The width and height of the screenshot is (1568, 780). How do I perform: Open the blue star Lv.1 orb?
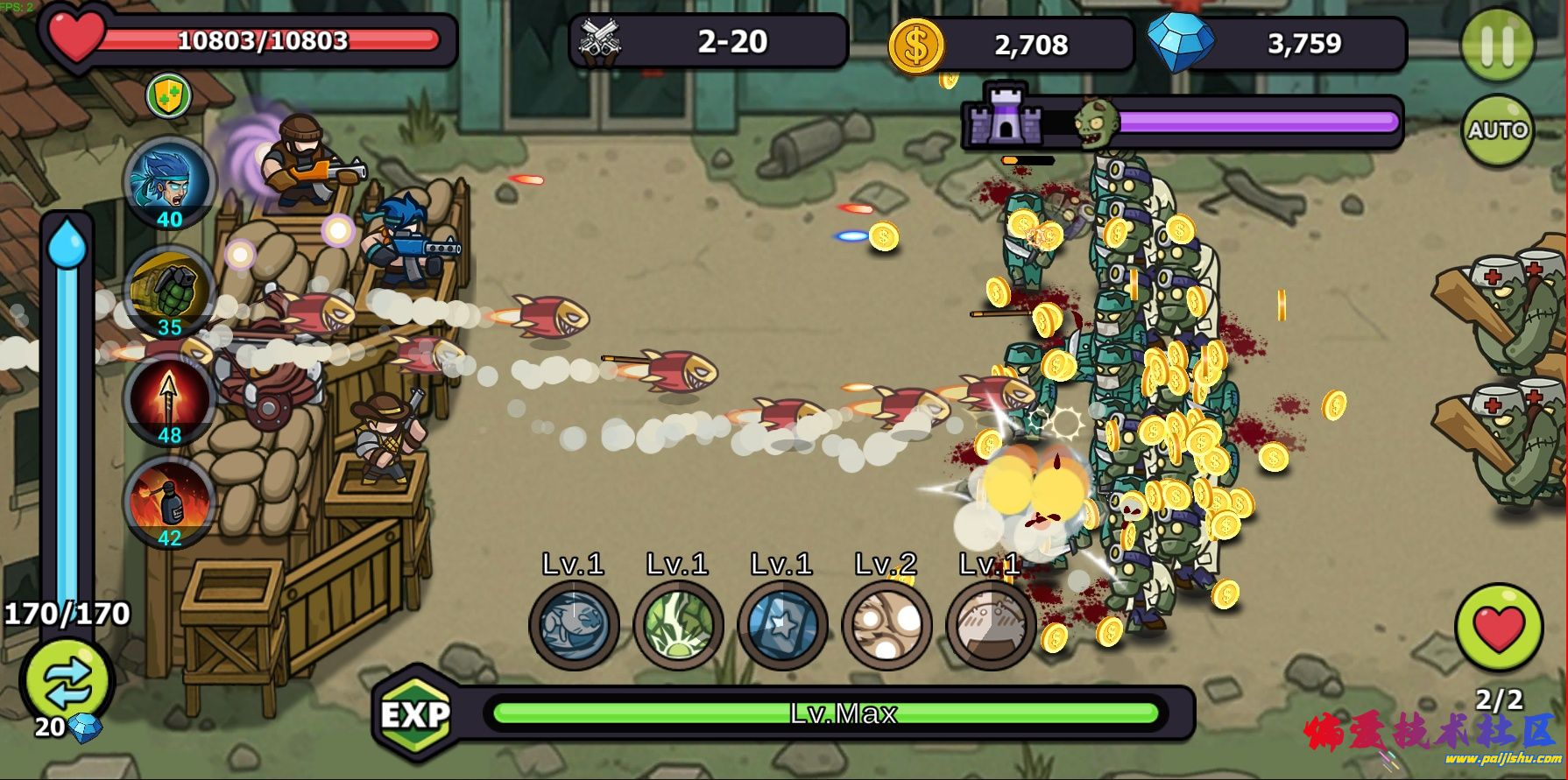[782, 624]
